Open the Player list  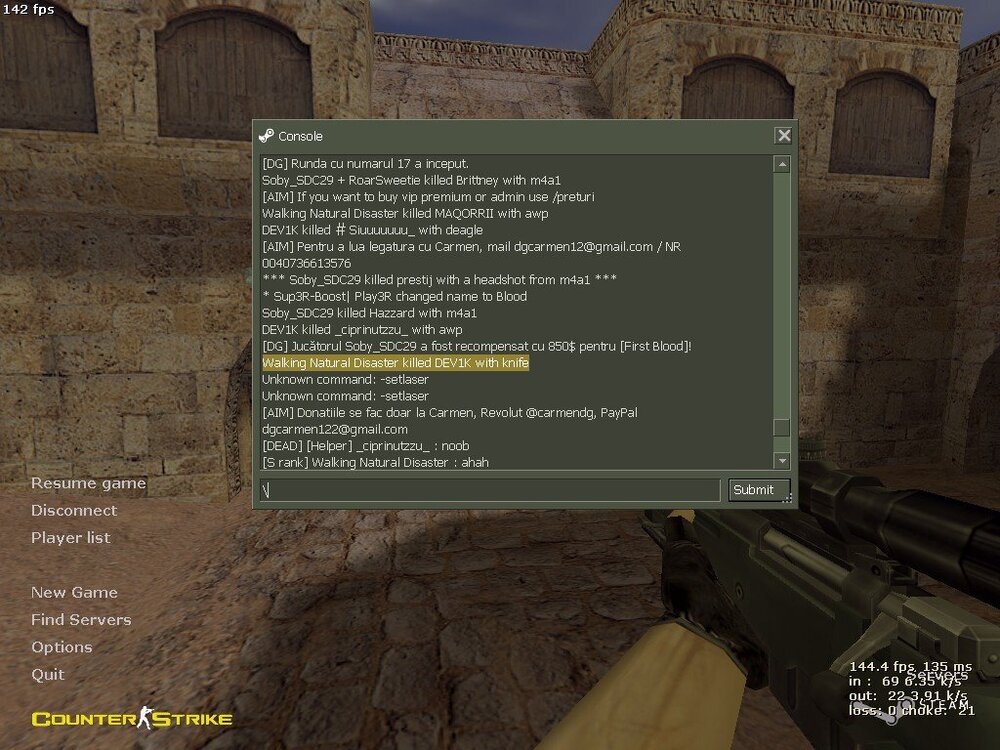(70, 537)
